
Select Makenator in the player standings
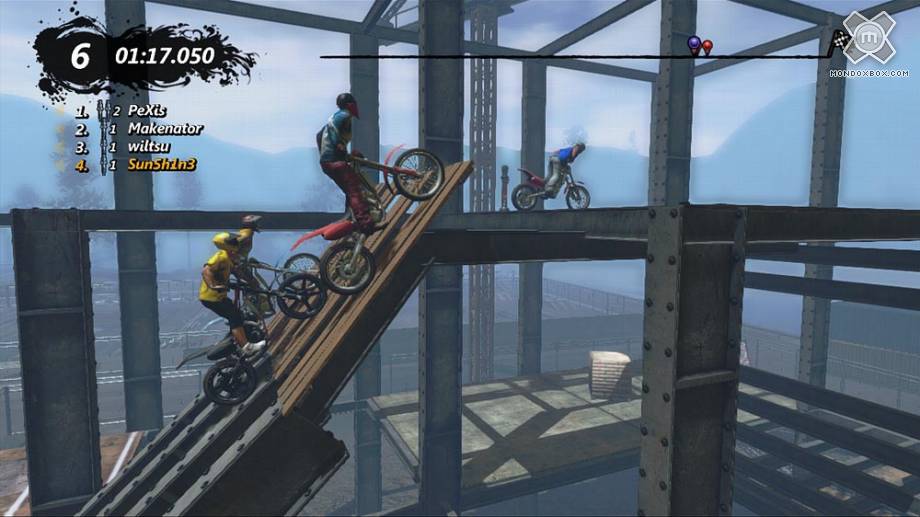(x=164, y=129)
